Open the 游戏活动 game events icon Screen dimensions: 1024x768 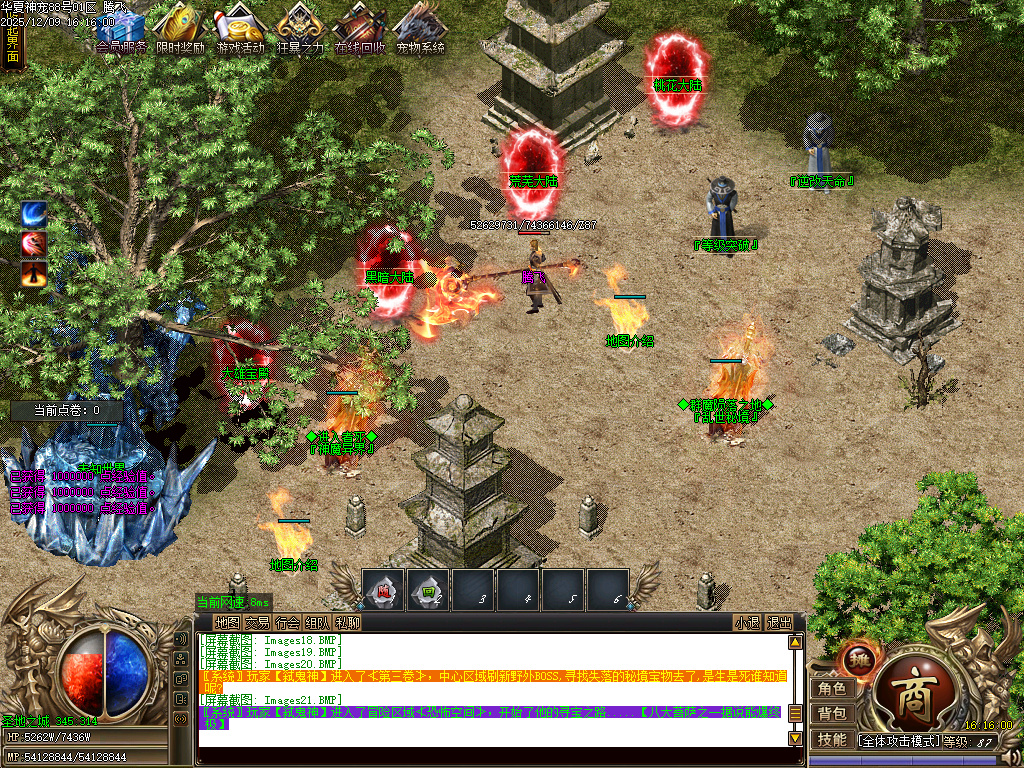240,28
